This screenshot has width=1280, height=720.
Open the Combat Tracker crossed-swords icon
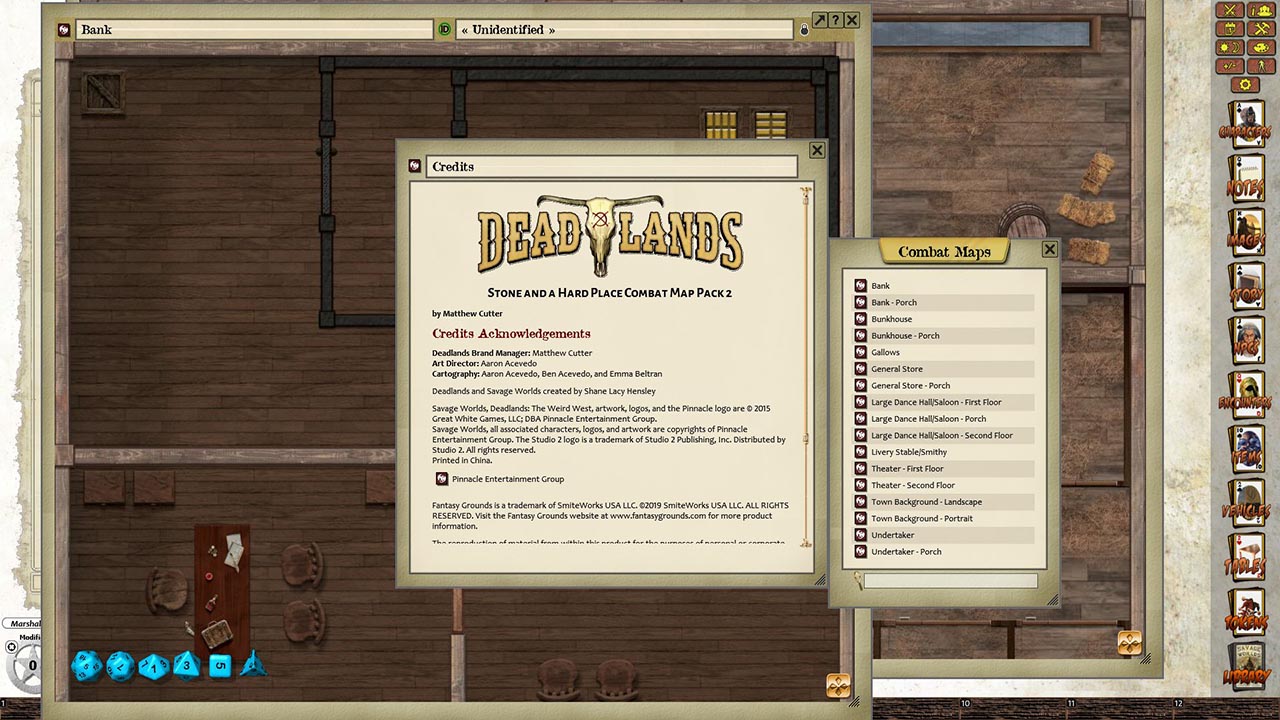coord(1228,10)
